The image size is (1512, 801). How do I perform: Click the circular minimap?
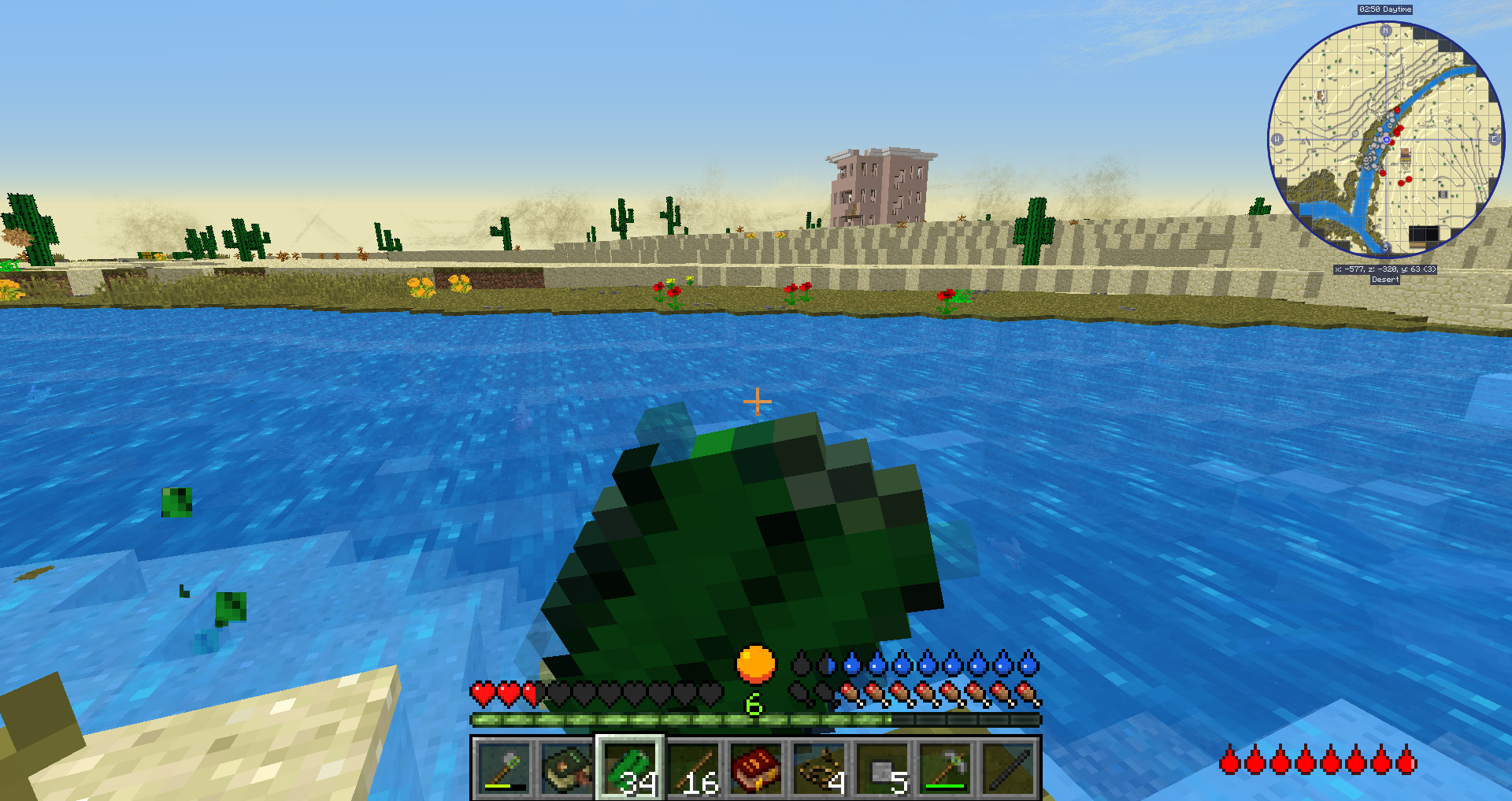tap(1385, 139)
